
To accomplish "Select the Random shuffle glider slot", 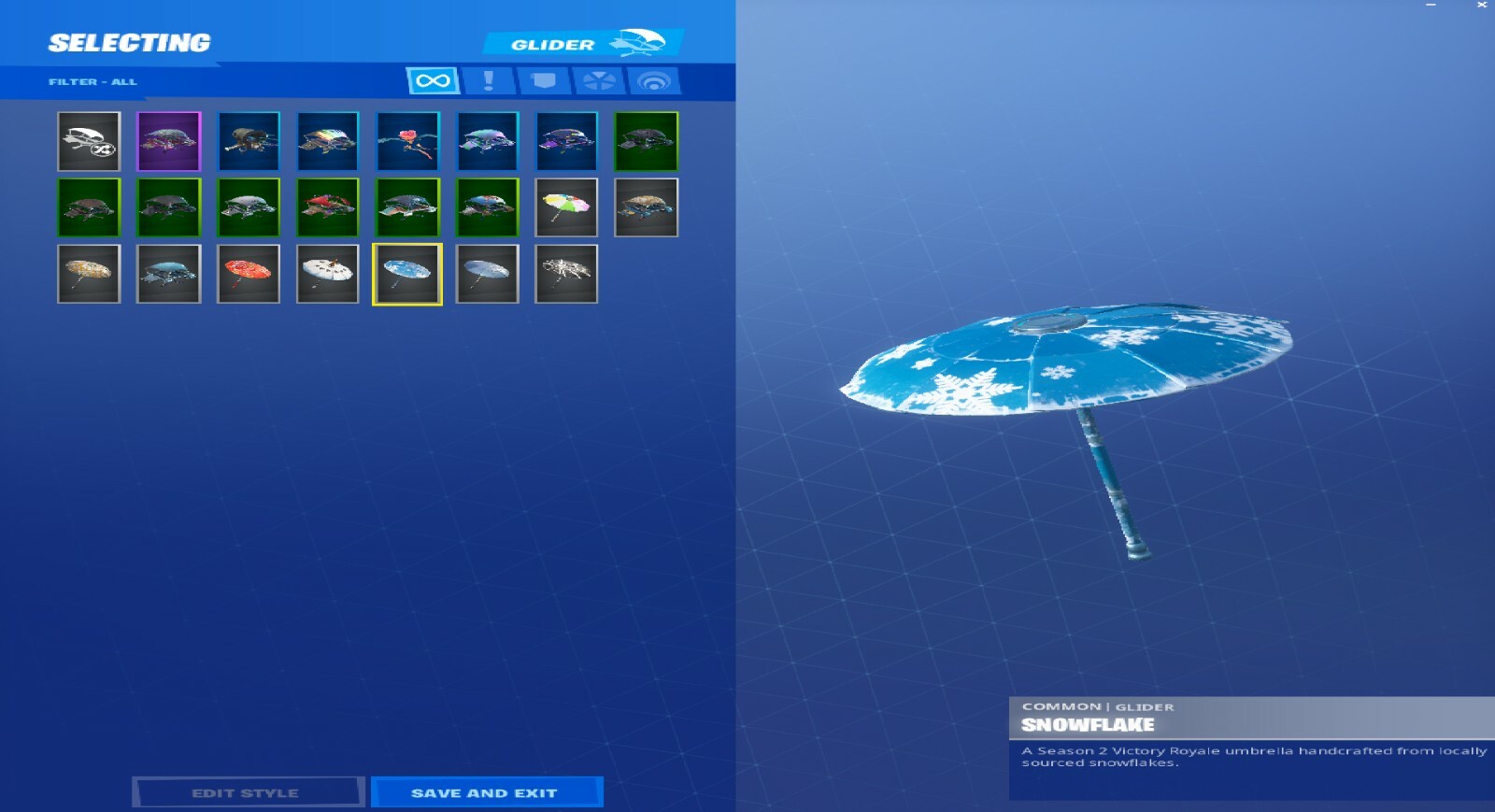I will point(89,141).
